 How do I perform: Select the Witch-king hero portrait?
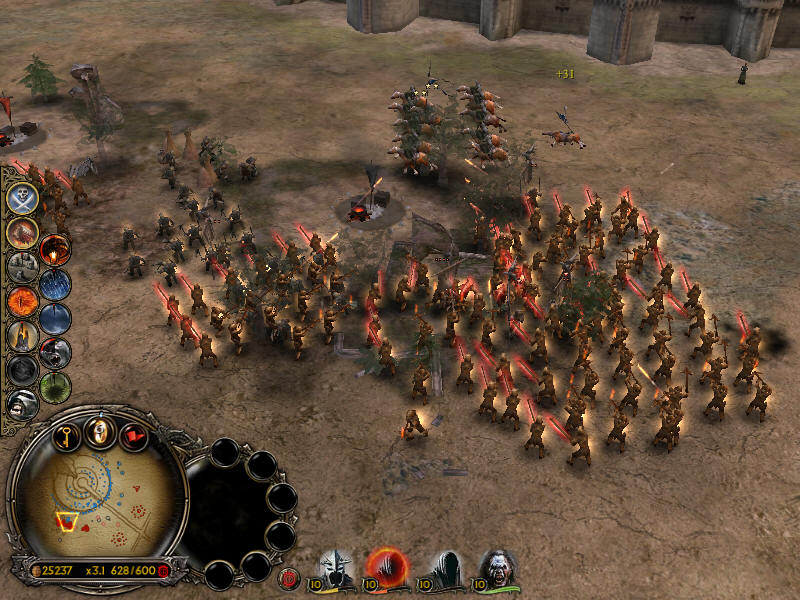337,569
